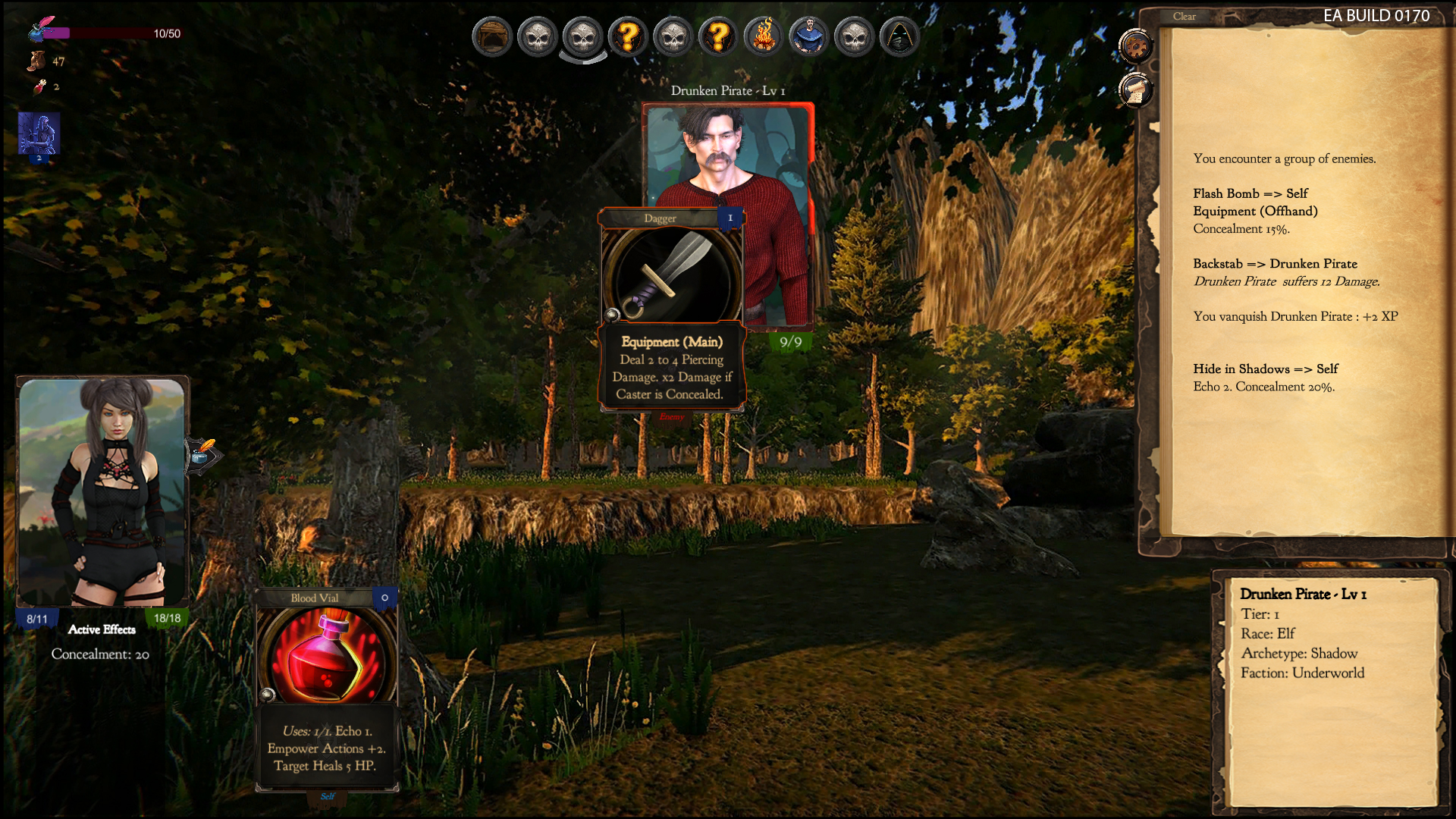
Task: Select the blue-robed merchant node icon
Action: [x=808, y=36]
